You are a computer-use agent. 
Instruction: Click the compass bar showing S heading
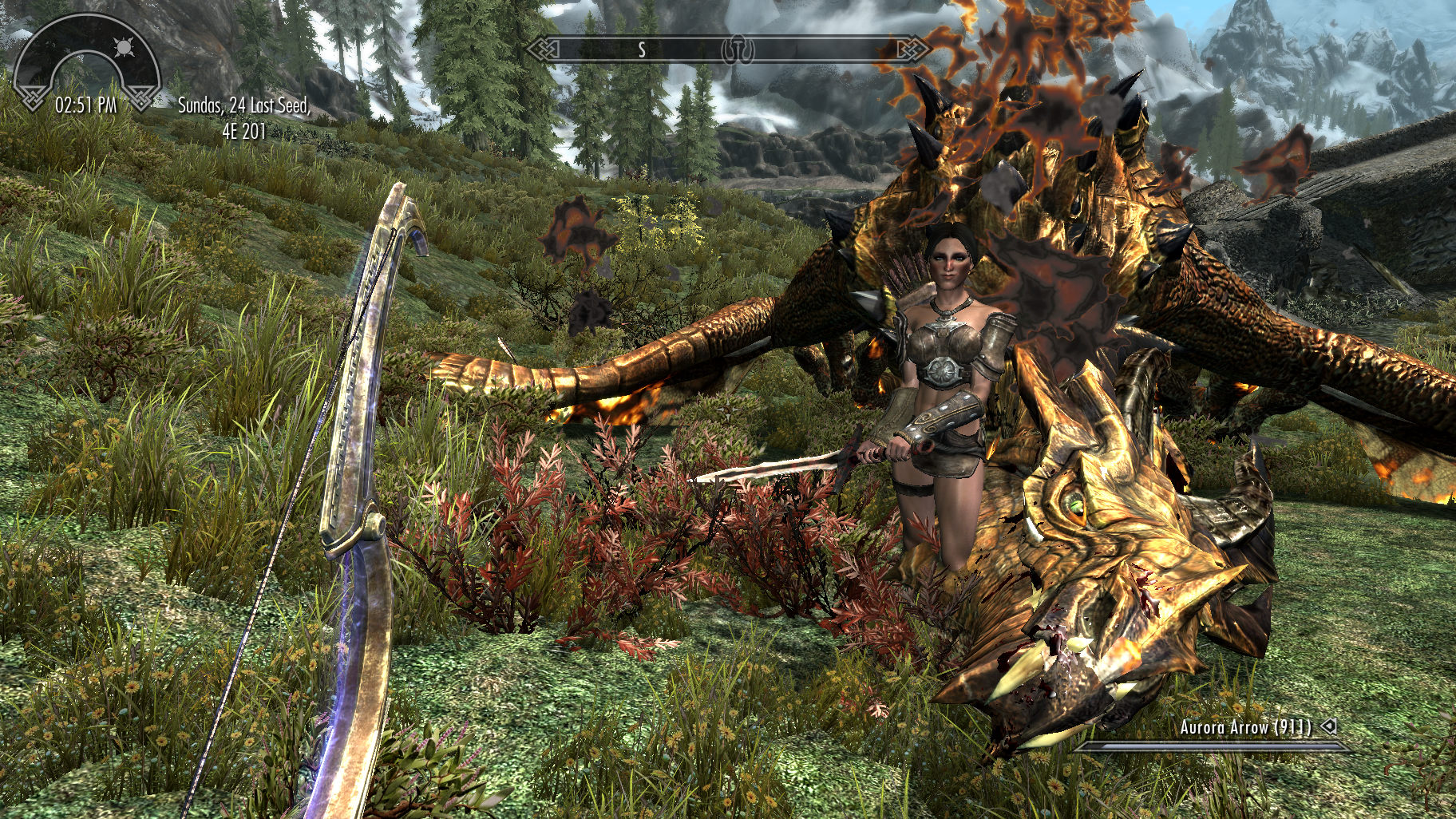coord(728,49)
